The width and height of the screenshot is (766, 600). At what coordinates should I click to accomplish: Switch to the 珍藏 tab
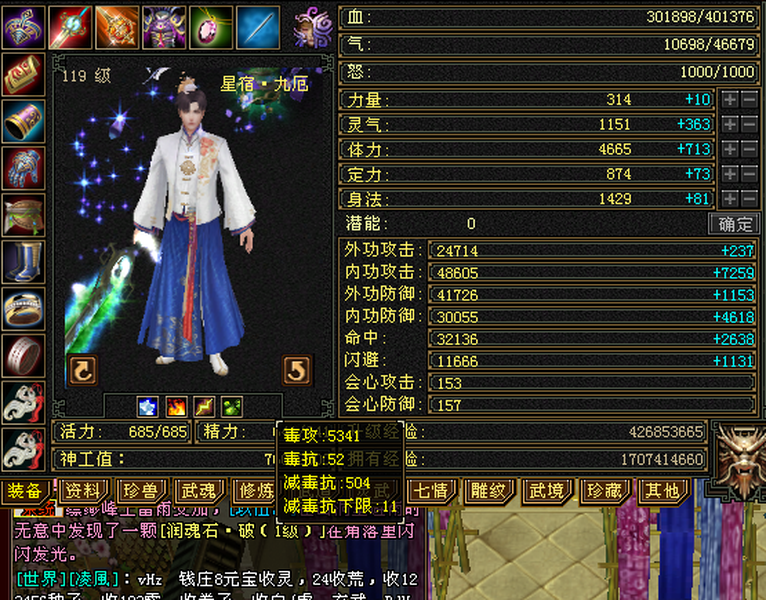[605, 491]
